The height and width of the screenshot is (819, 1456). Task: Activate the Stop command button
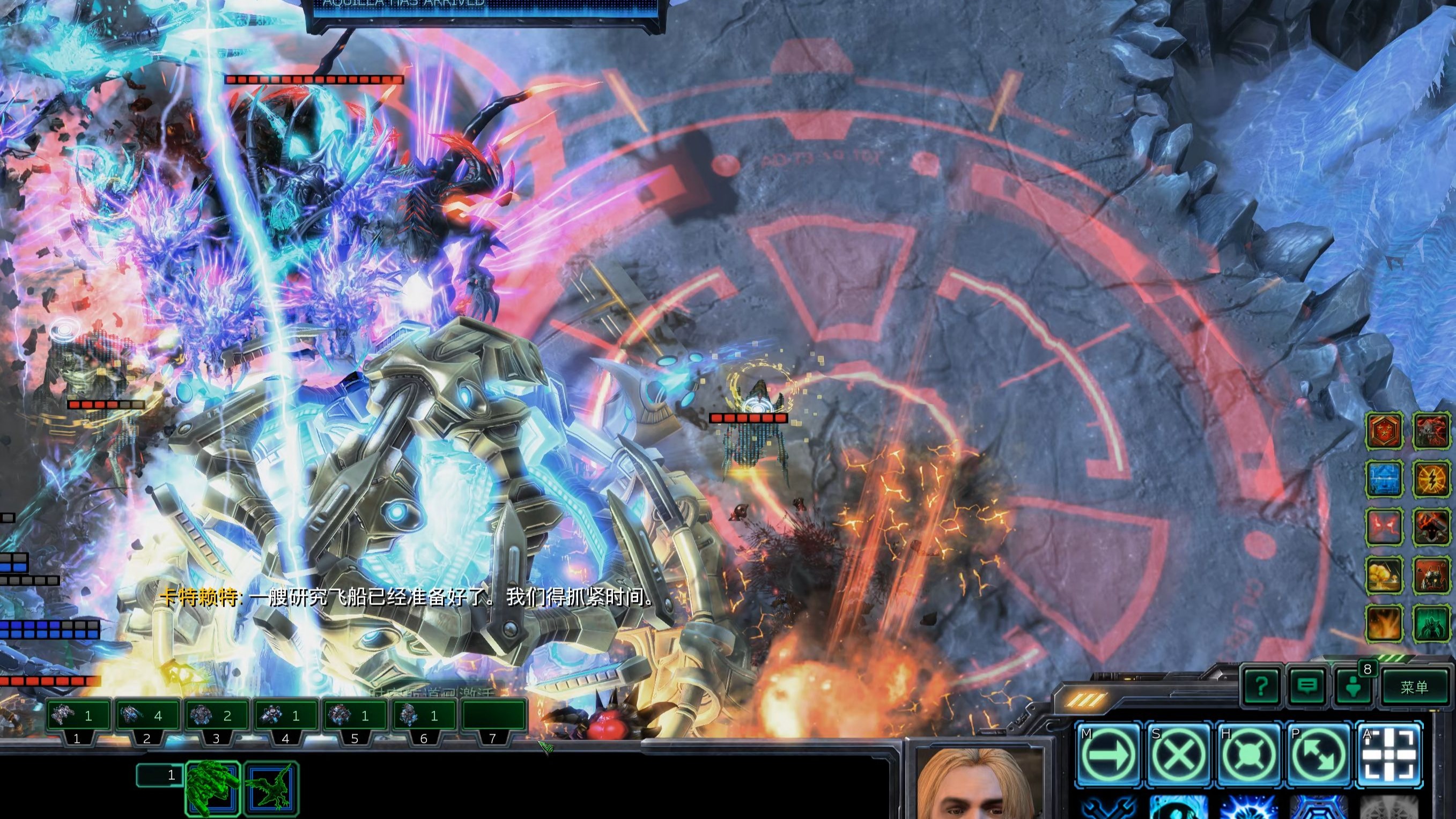1180,755
